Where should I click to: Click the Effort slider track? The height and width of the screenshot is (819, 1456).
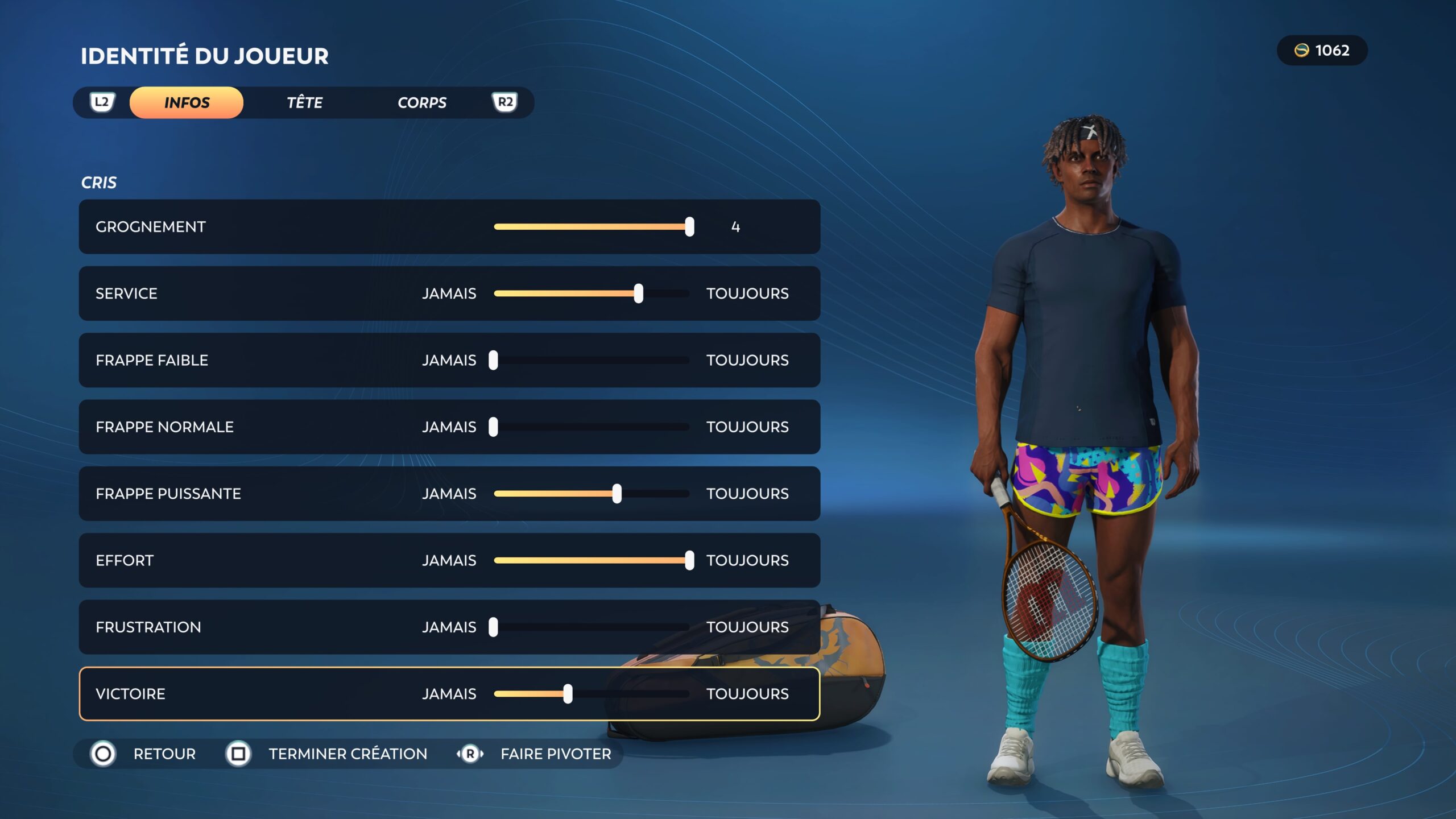point(591,560)
